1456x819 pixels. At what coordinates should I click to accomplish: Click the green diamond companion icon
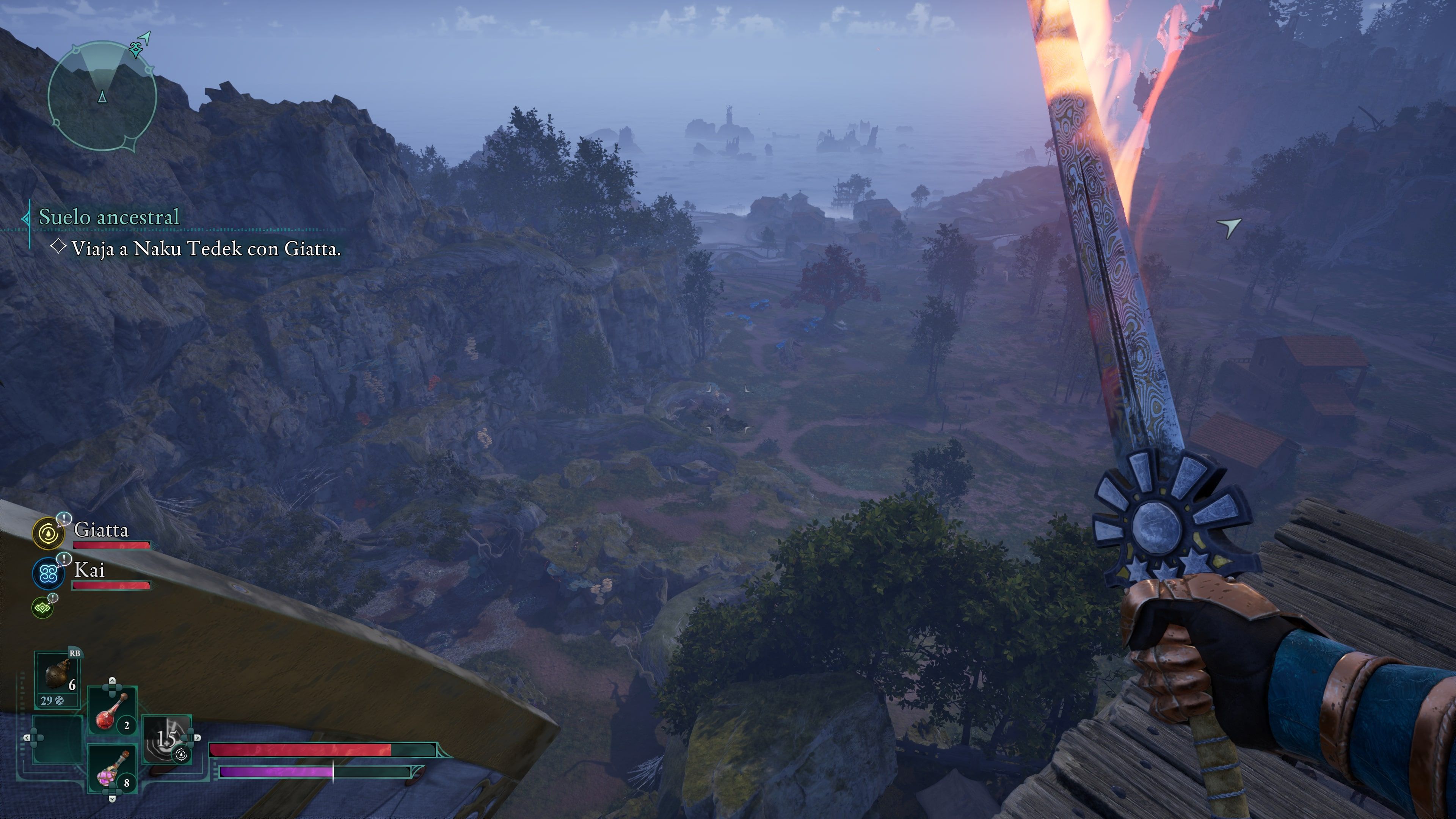42,607
